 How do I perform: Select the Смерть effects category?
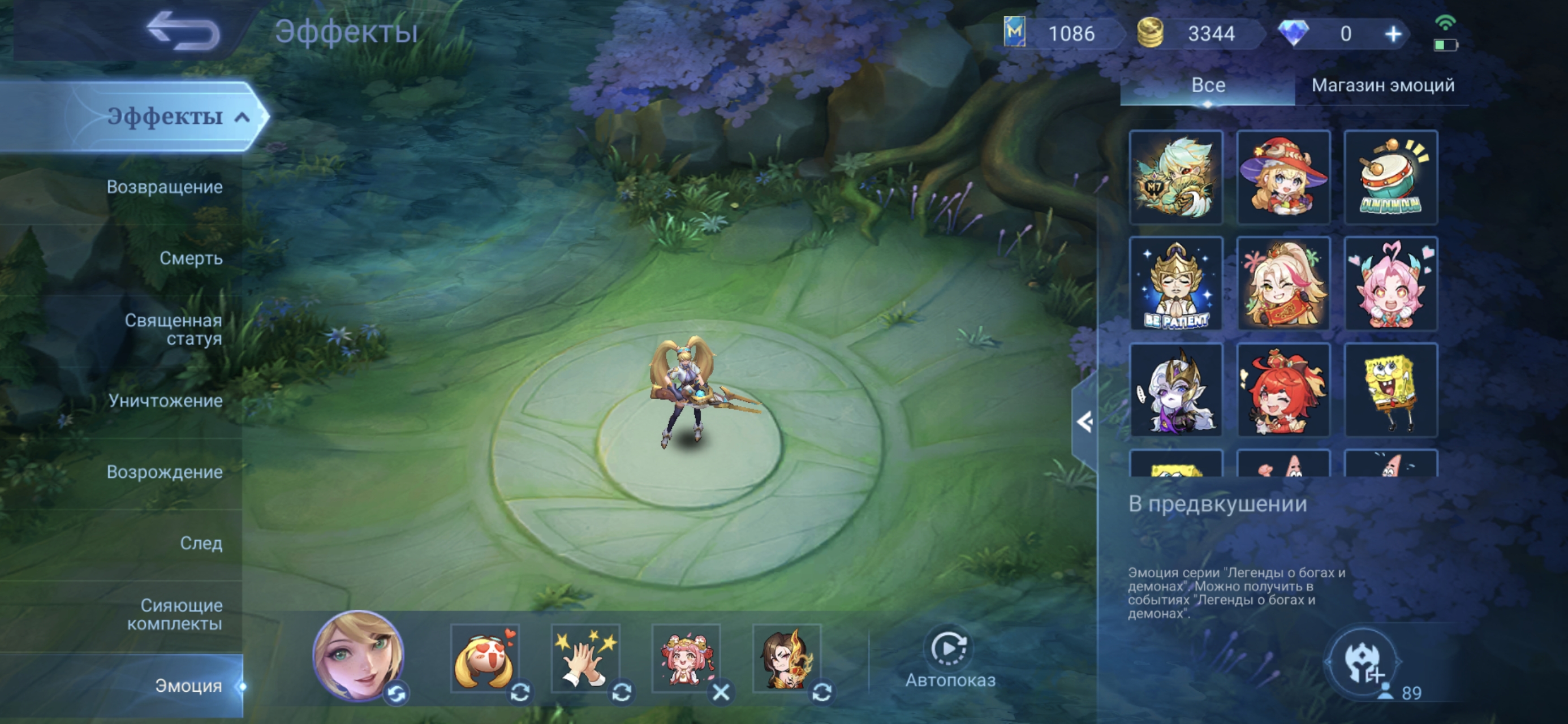pos(191,258)
